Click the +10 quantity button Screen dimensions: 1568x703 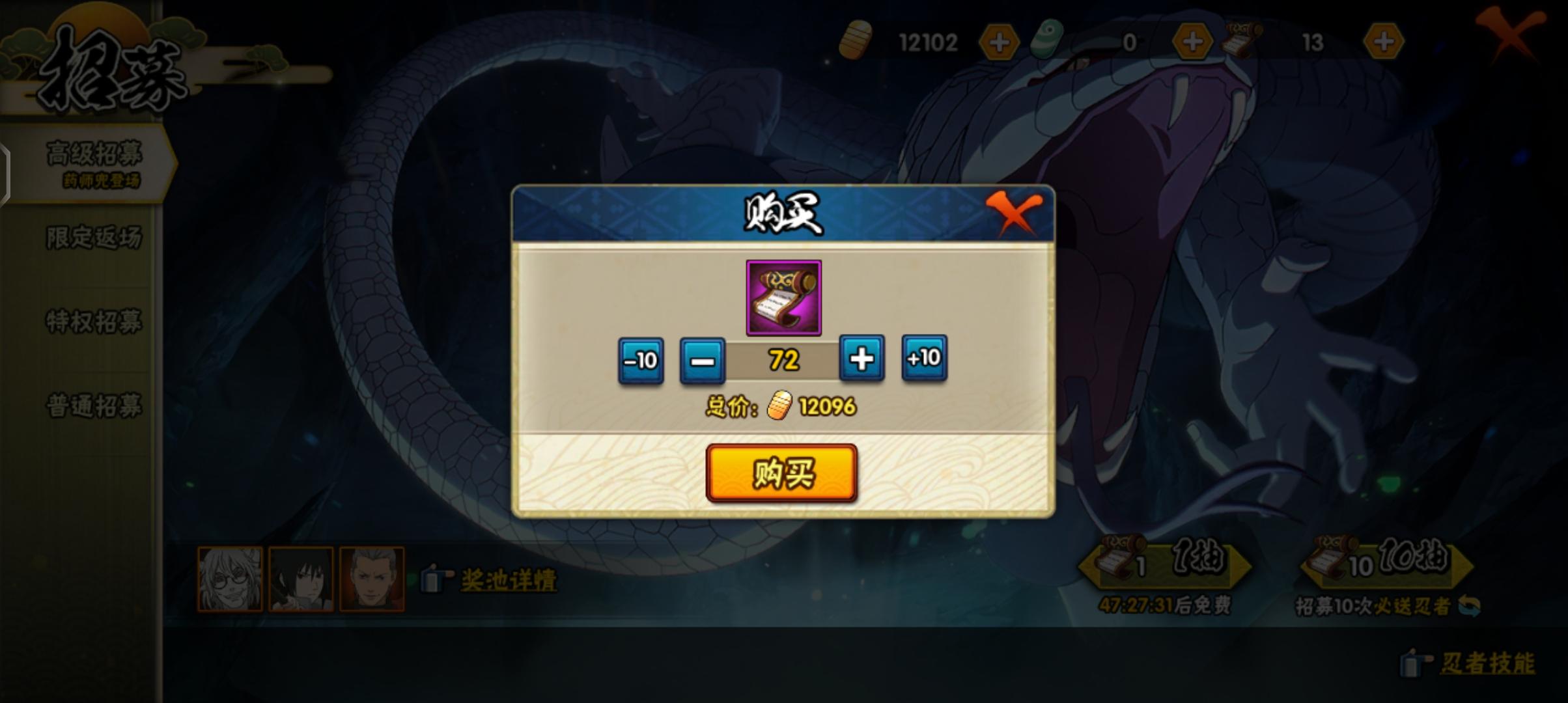[x=923, y=359]
